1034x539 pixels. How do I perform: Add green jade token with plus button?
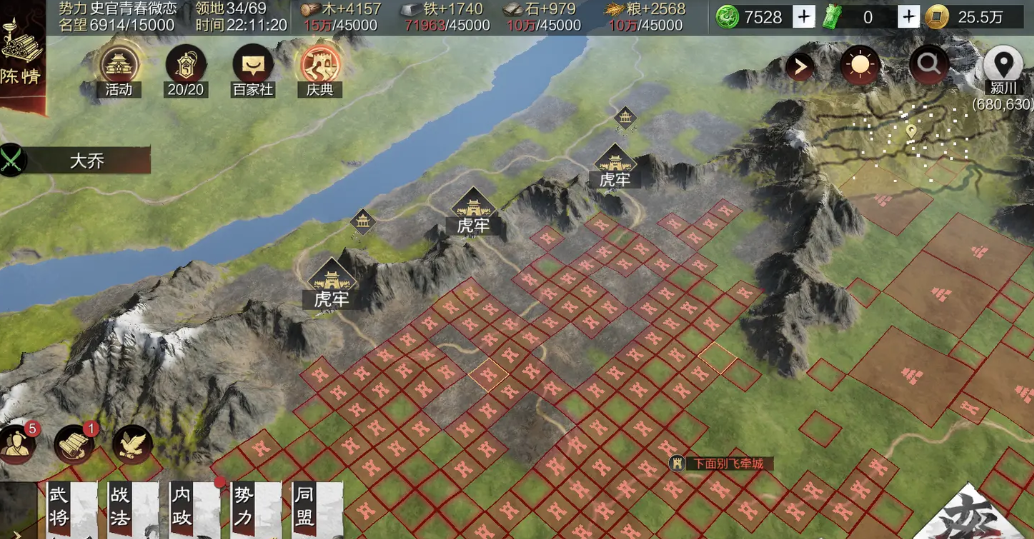pos(908,16)
